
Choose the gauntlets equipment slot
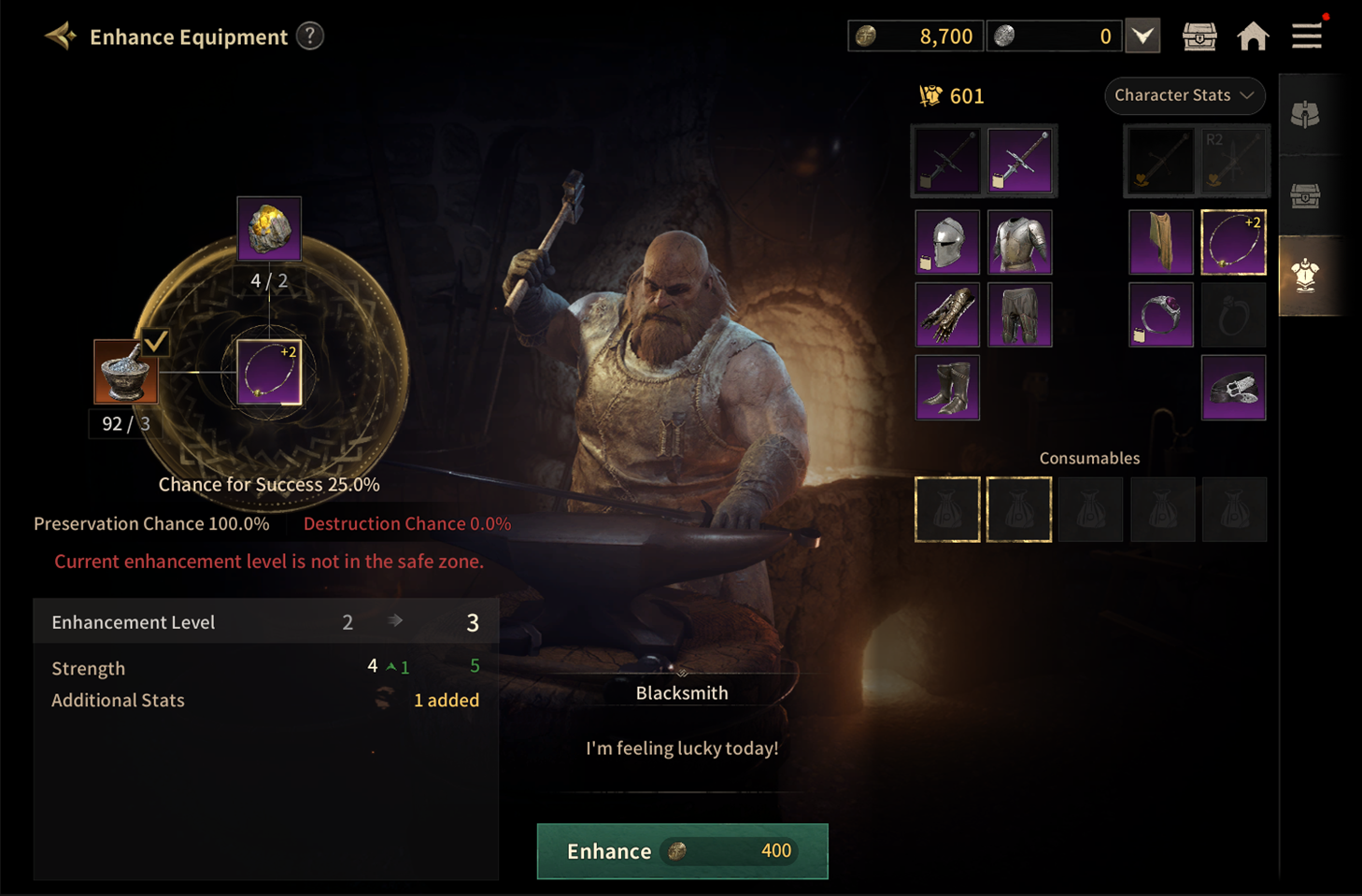tap(947, 315)
